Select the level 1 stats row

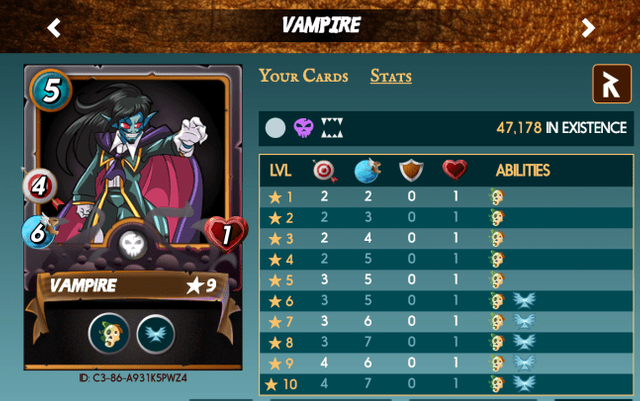click(446, 197)
